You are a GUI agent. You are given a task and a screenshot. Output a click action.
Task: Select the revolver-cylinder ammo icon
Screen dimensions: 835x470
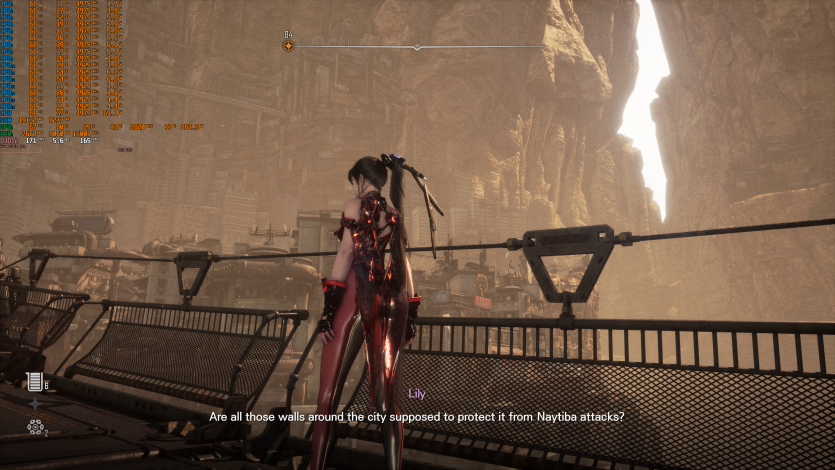tap(35, 427)
